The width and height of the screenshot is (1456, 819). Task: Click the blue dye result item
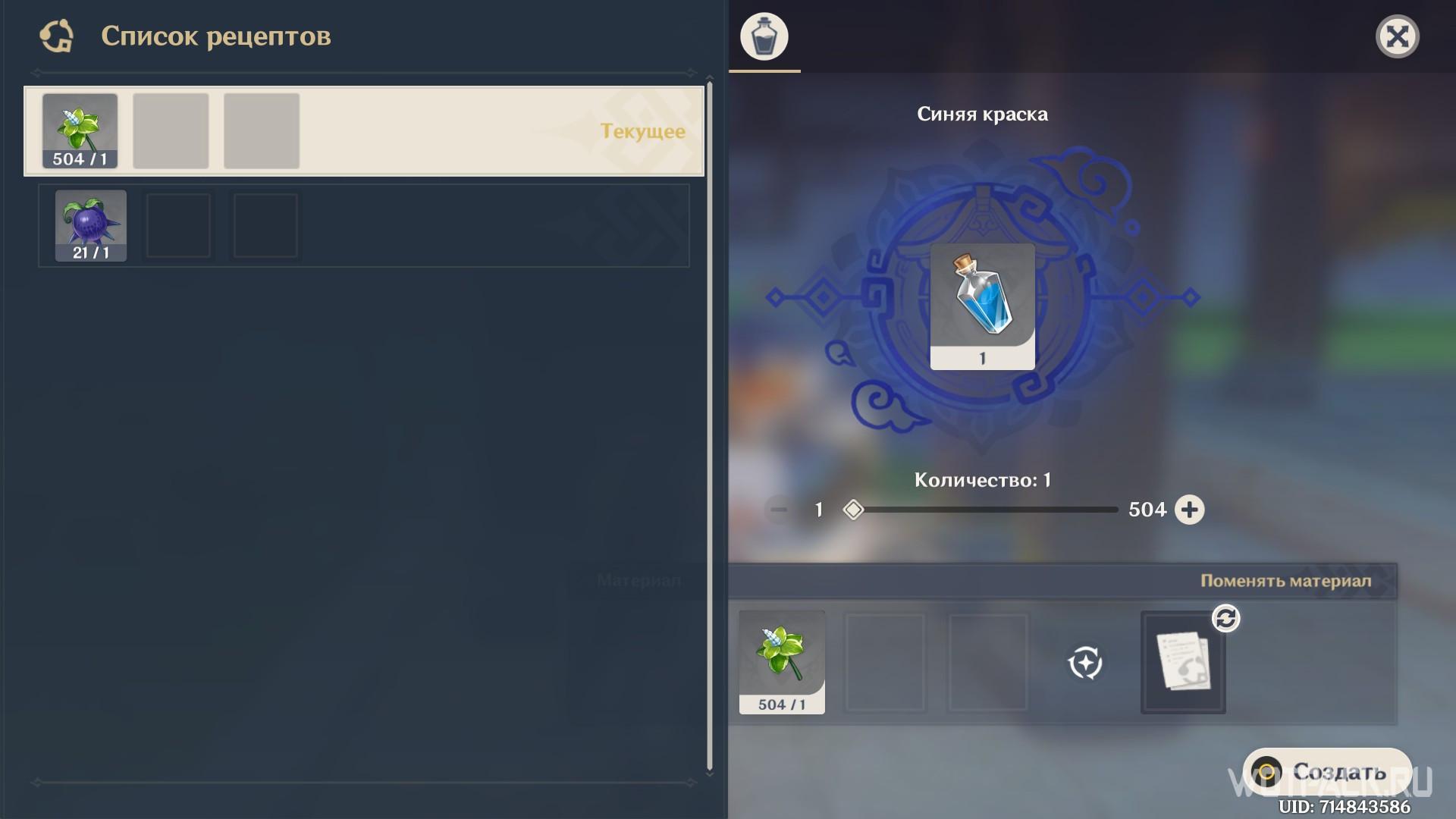click(982, 306)
